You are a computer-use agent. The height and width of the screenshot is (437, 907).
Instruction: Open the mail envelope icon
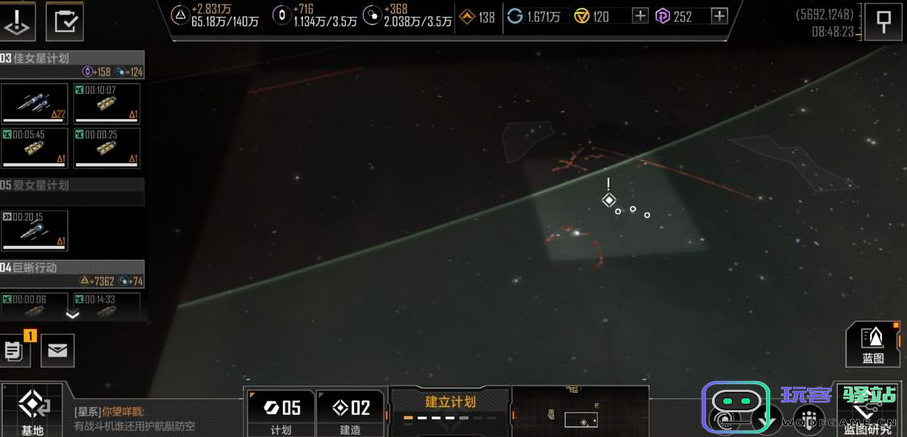56,349
